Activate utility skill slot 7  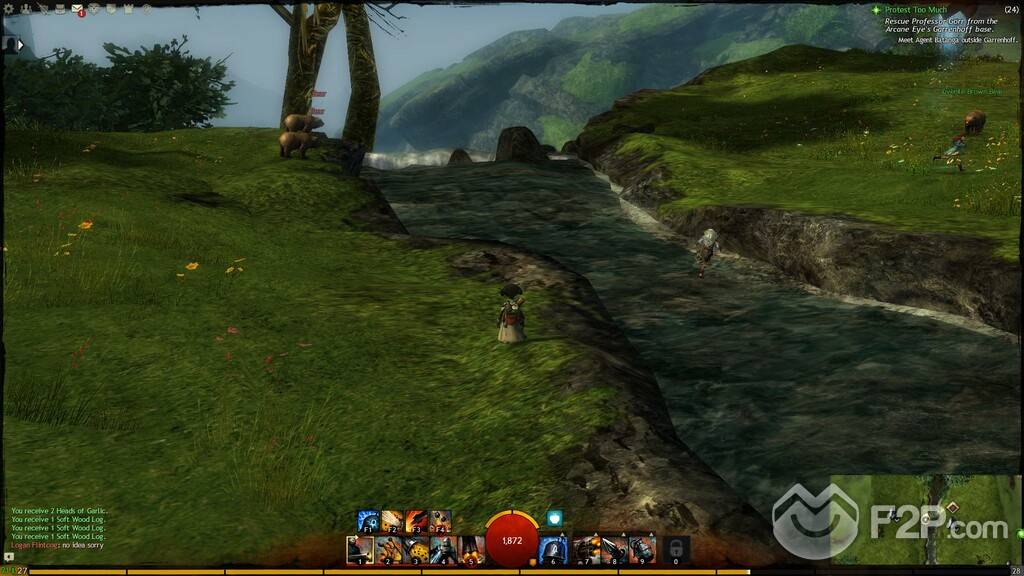point(585,549)
